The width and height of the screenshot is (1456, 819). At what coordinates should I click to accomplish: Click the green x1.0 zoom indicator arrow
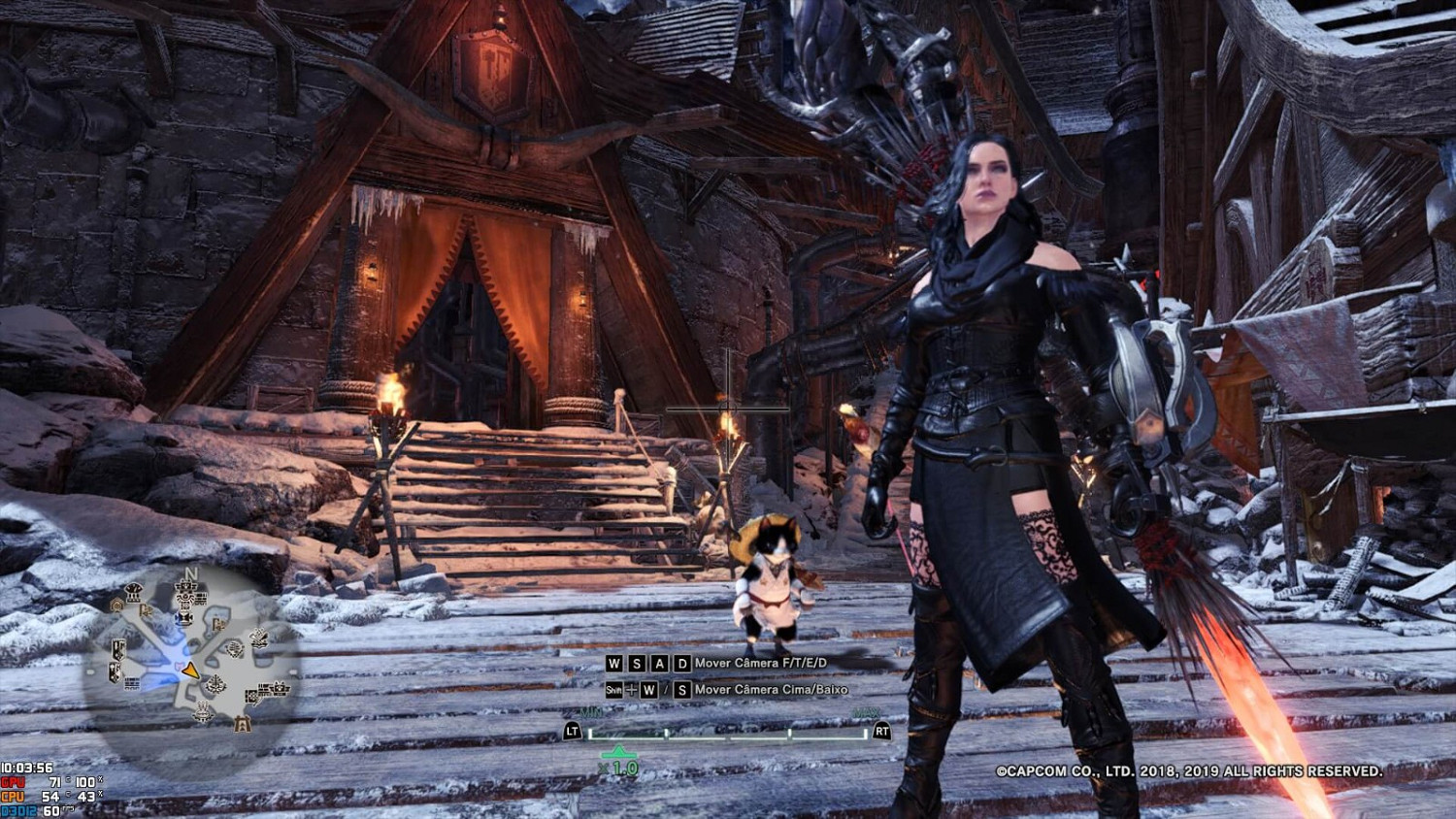[x=619, y=754]
